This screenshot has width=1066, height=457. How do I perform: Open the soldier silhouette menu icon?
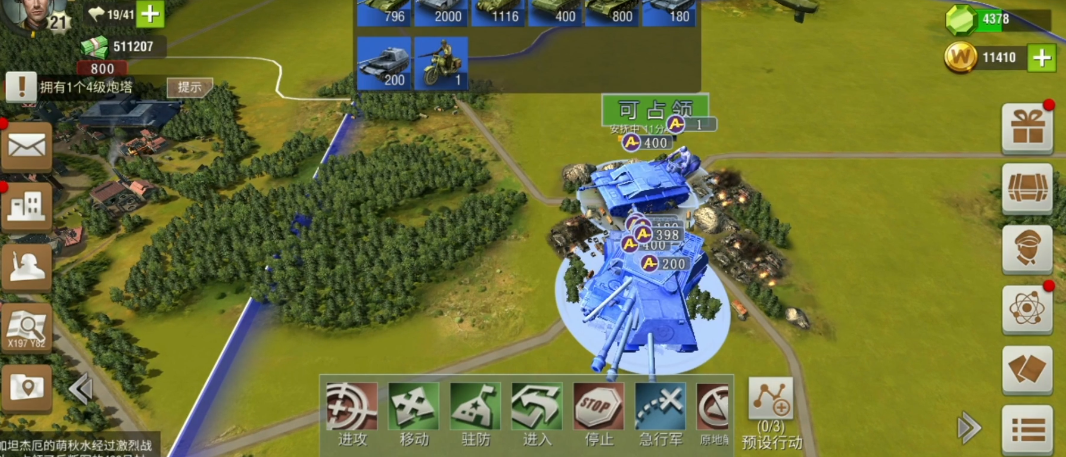[26, 266]
